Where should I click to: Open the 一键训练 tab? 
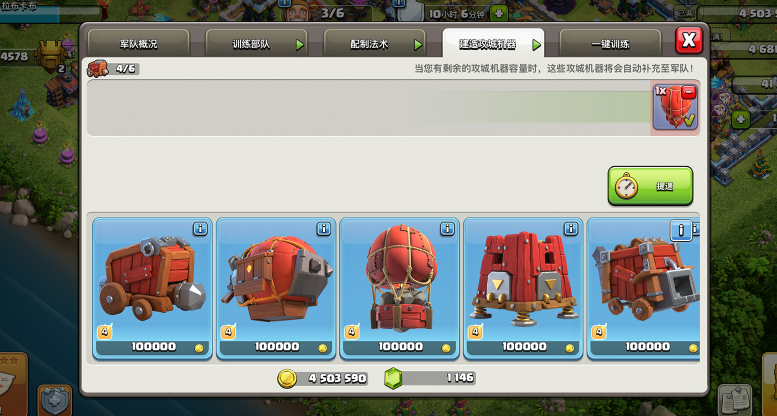(x=609, y=45)
